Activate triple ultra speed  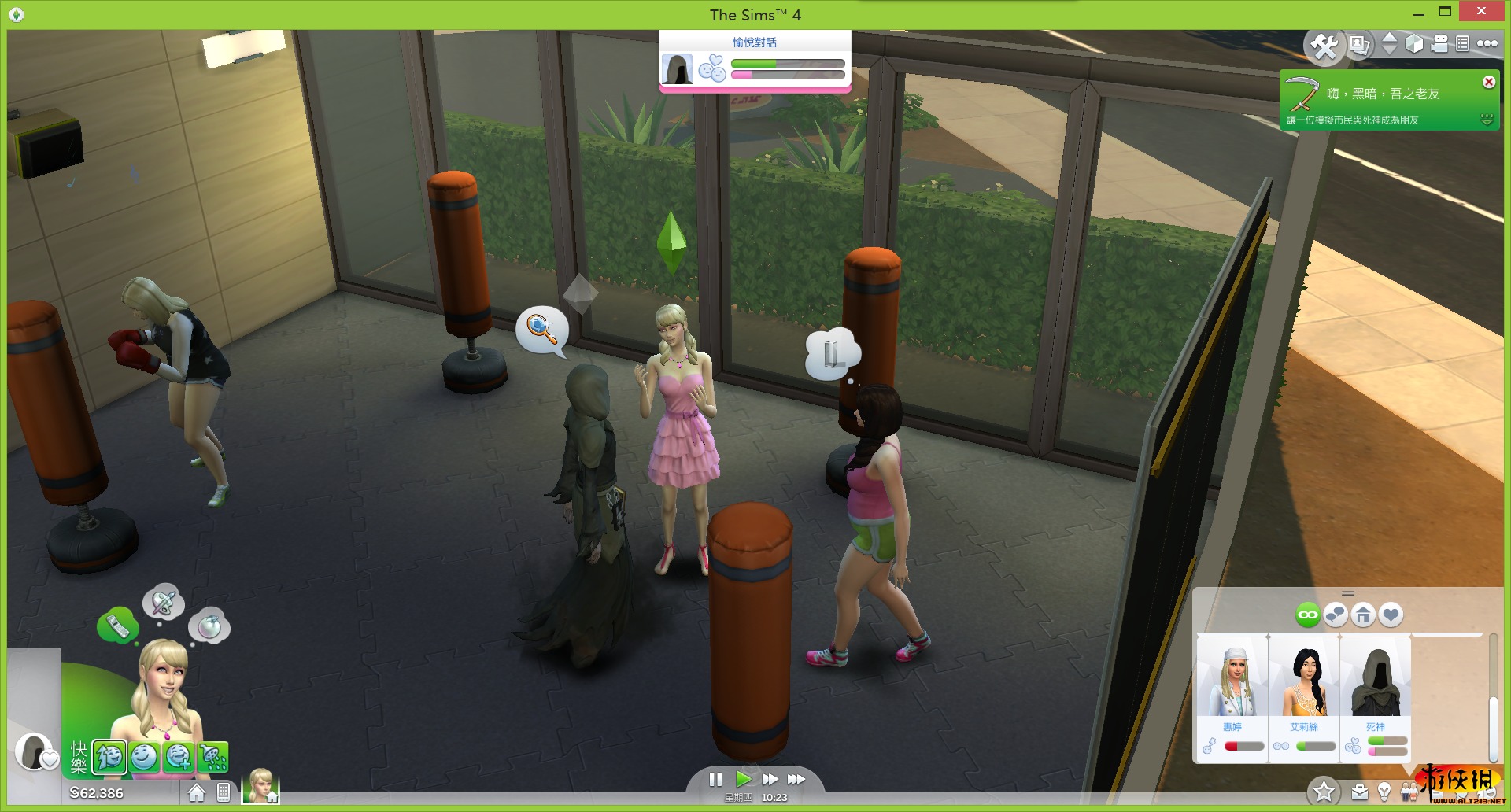coord(796,779)
